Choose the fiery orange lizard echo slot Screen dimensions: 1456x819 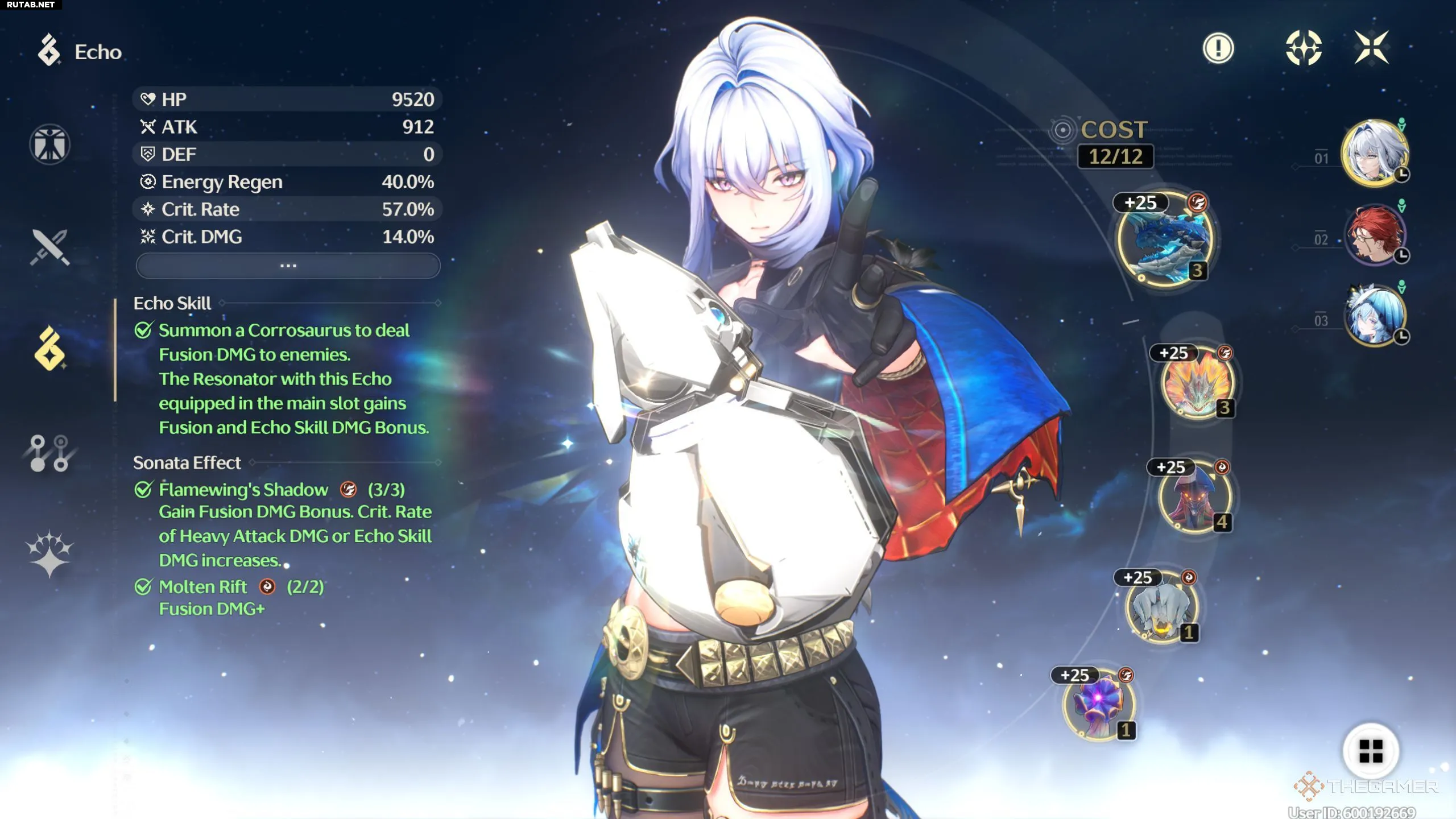[x=1198, y=384]
